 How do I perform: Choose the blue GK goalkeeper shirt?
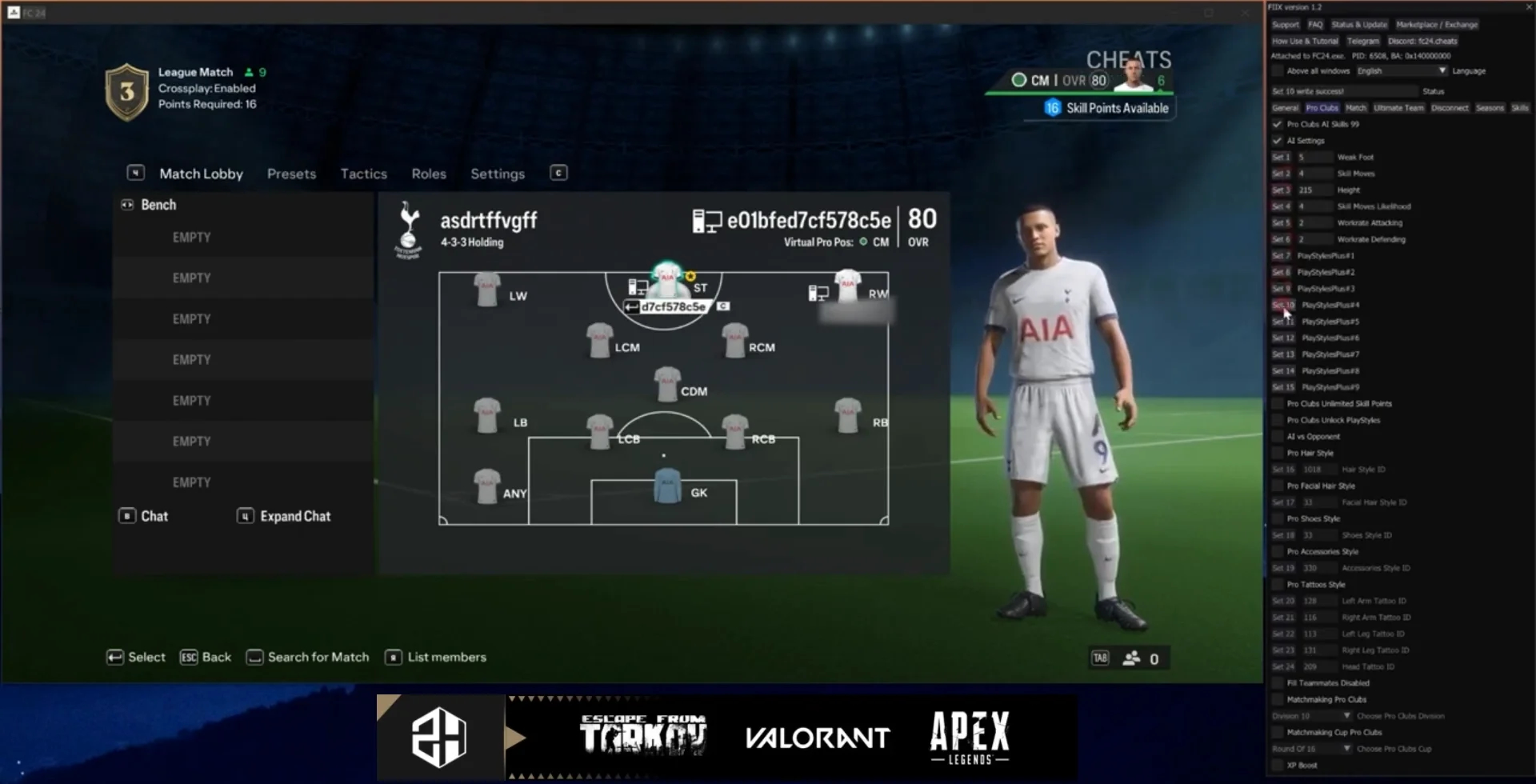pyautogui.click(x=667, y=486)
